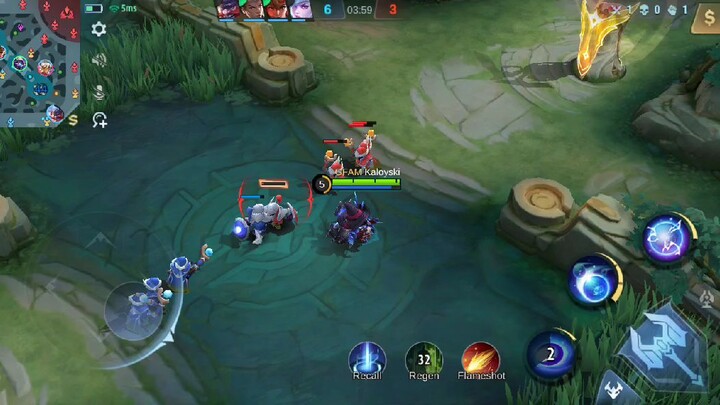Toggle the speaker sound icon
The image size is (720, 405).
tap(99, 60)
